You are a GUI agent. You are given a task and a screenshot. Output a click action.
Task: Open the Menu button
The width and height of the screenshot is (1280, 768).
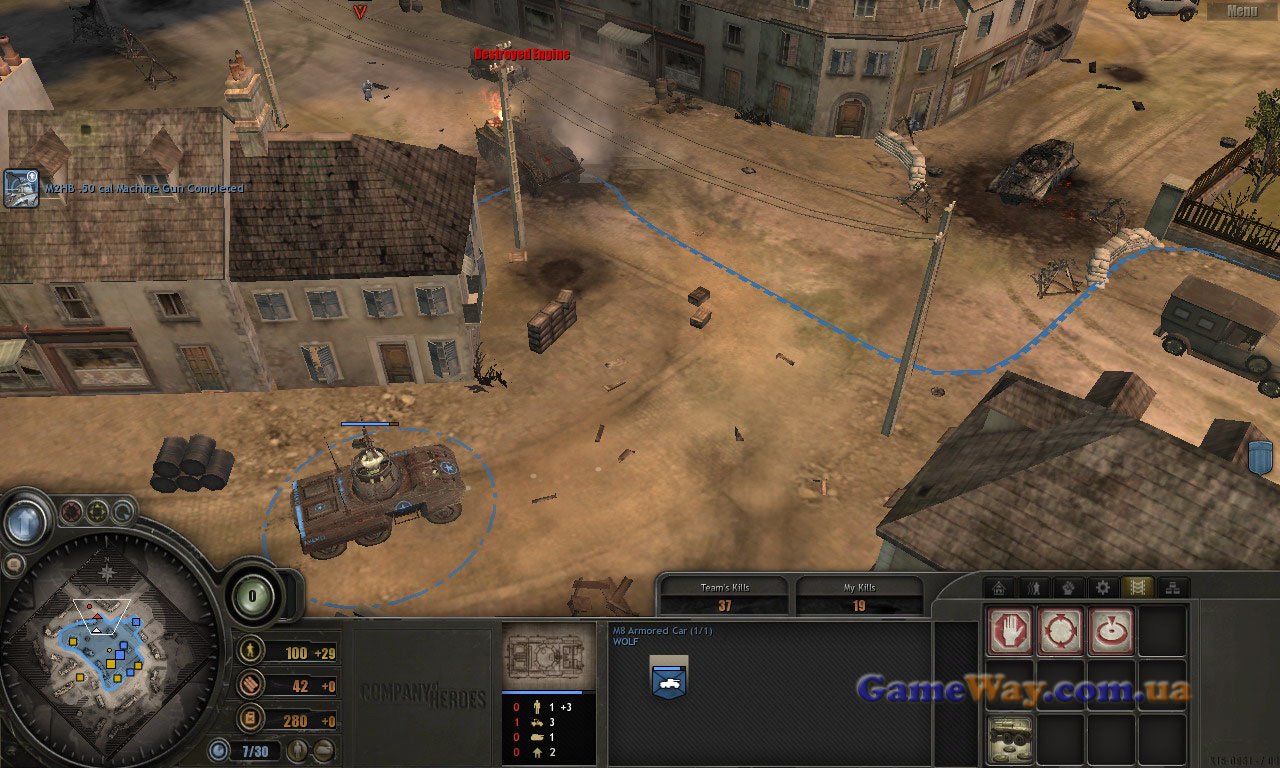tap(1242, 11)
